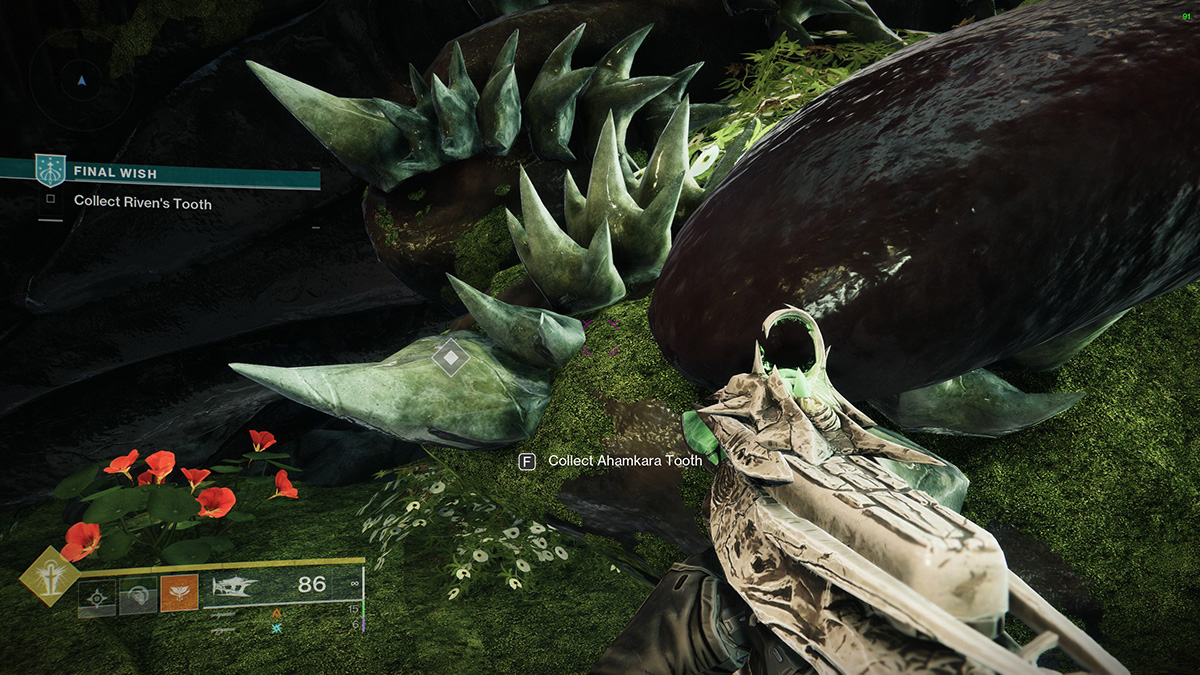Click the radar in the corner
The height and width of the screenshot is (675, 1200).
pyautogui.click(x=82, y=80)
